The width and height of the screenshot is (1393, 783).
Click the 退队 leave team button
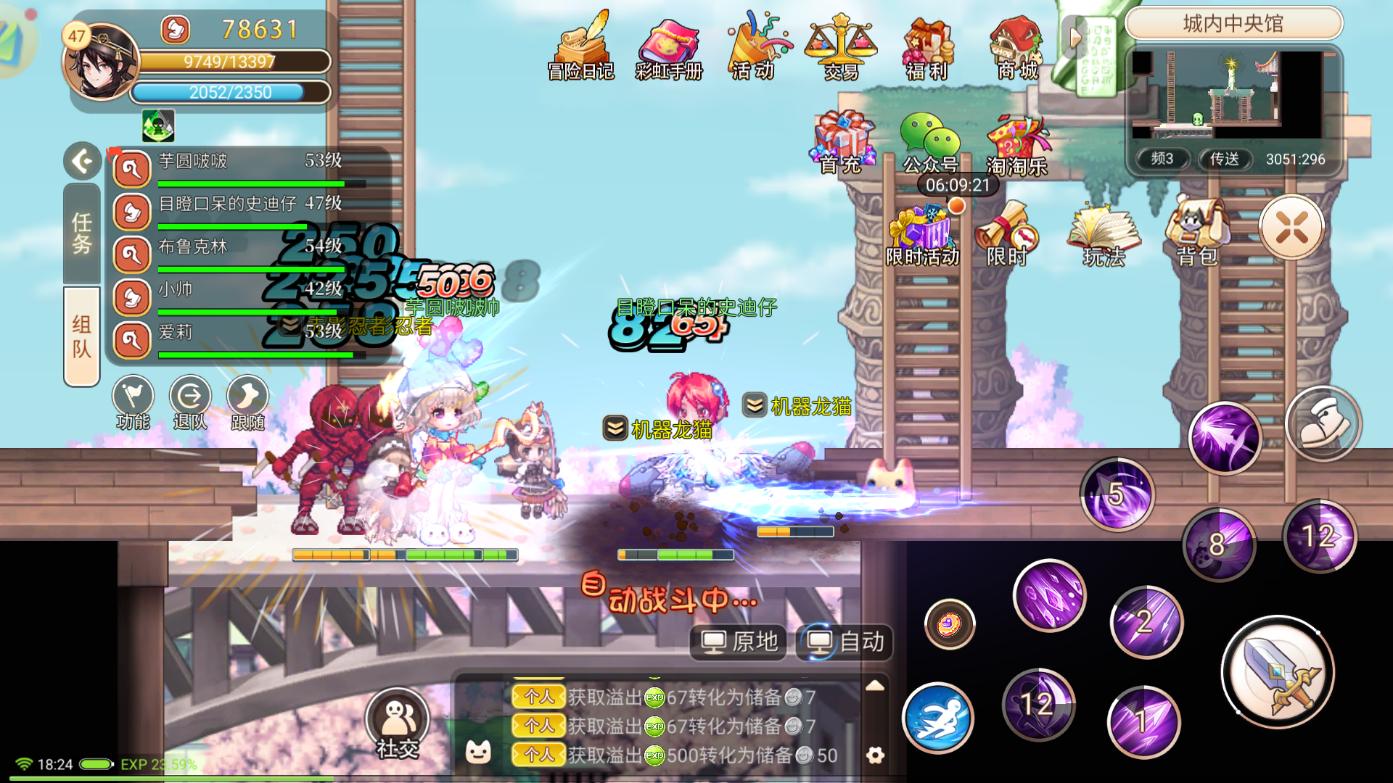tap(190, 402)
